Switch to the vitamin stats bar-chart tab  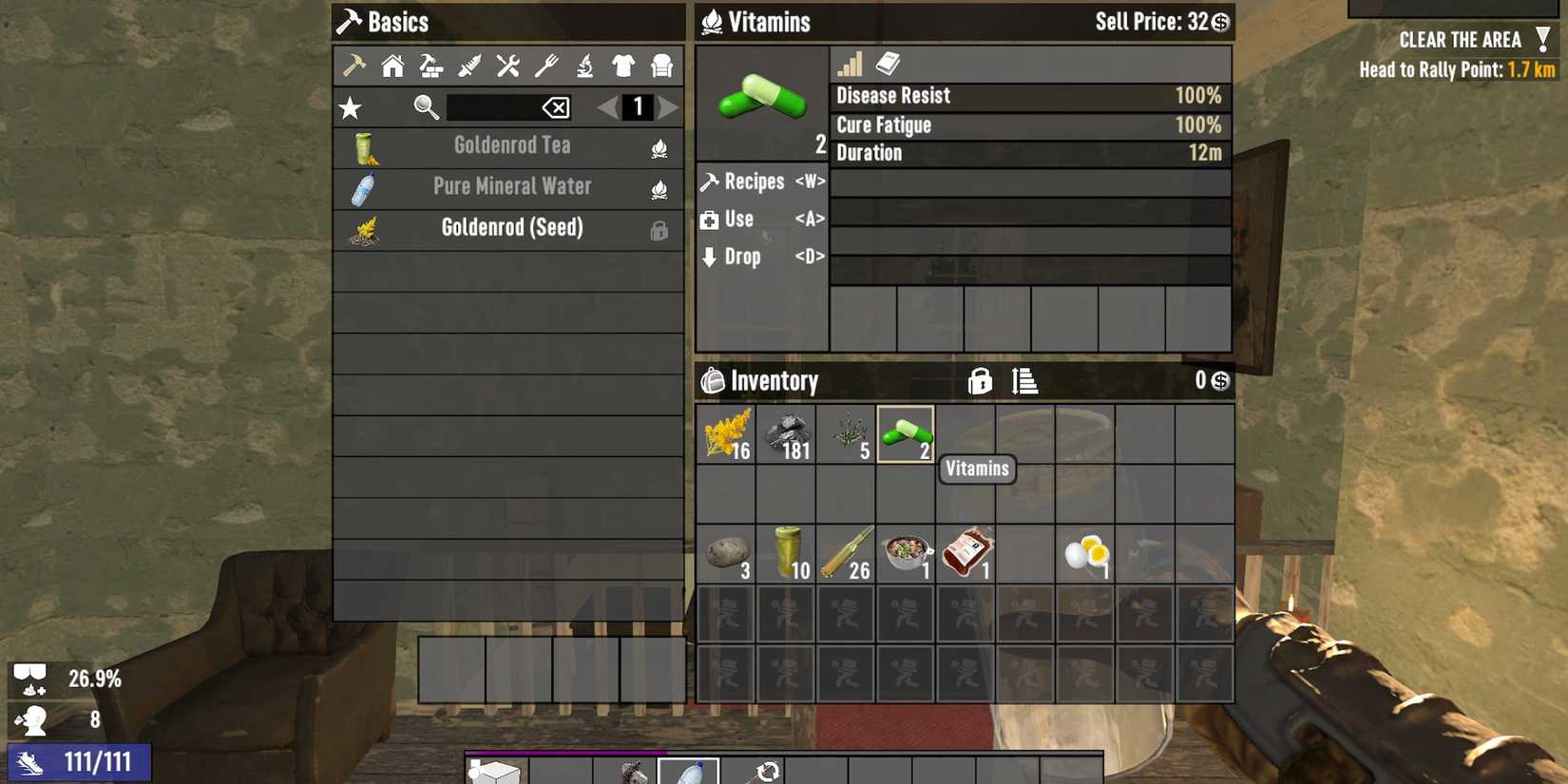pyautogui.click(x=850, y=64)
